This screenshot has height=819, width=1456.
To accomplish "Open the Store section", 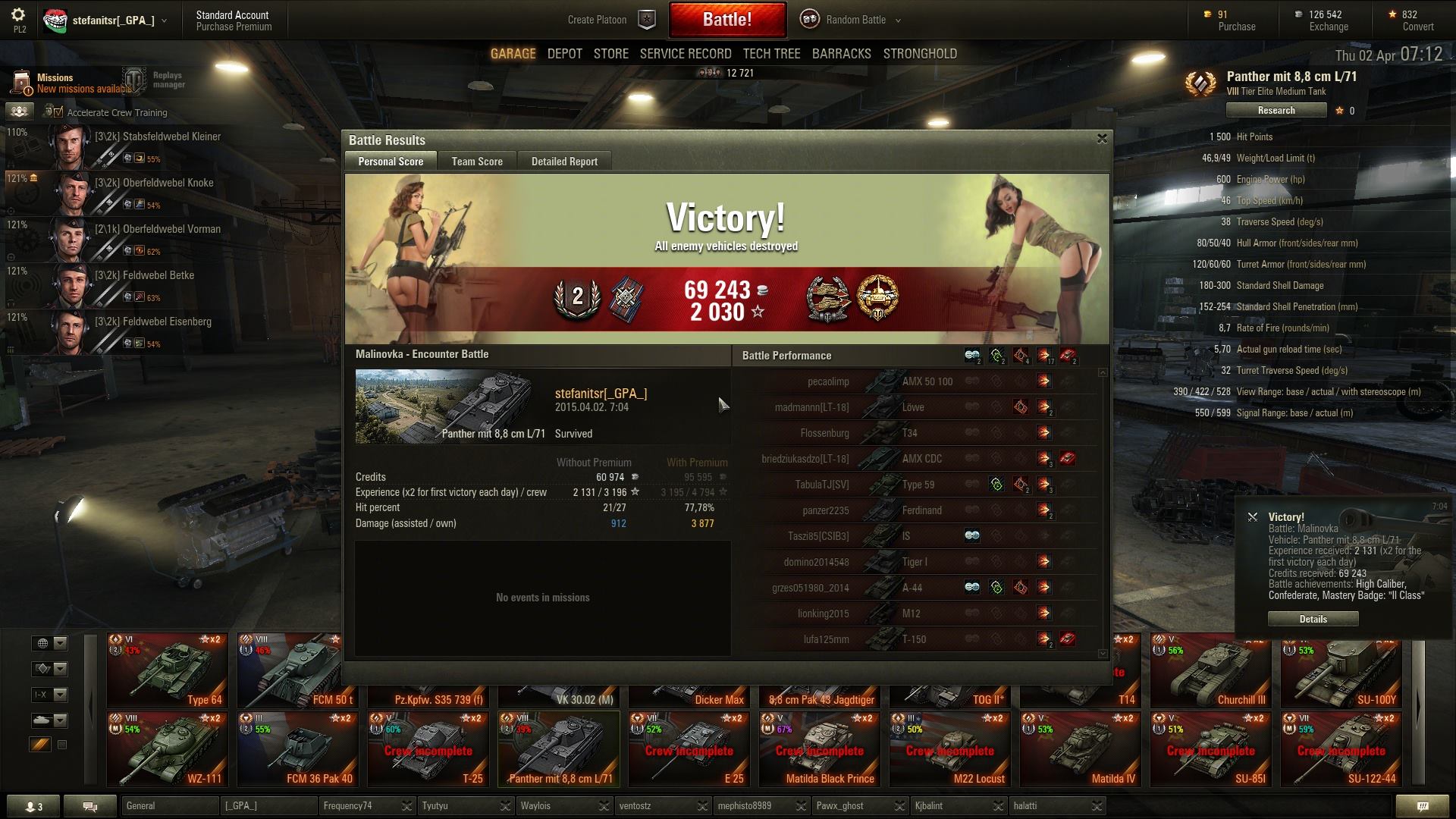I will pyautogui.click(x=610, y=54).
